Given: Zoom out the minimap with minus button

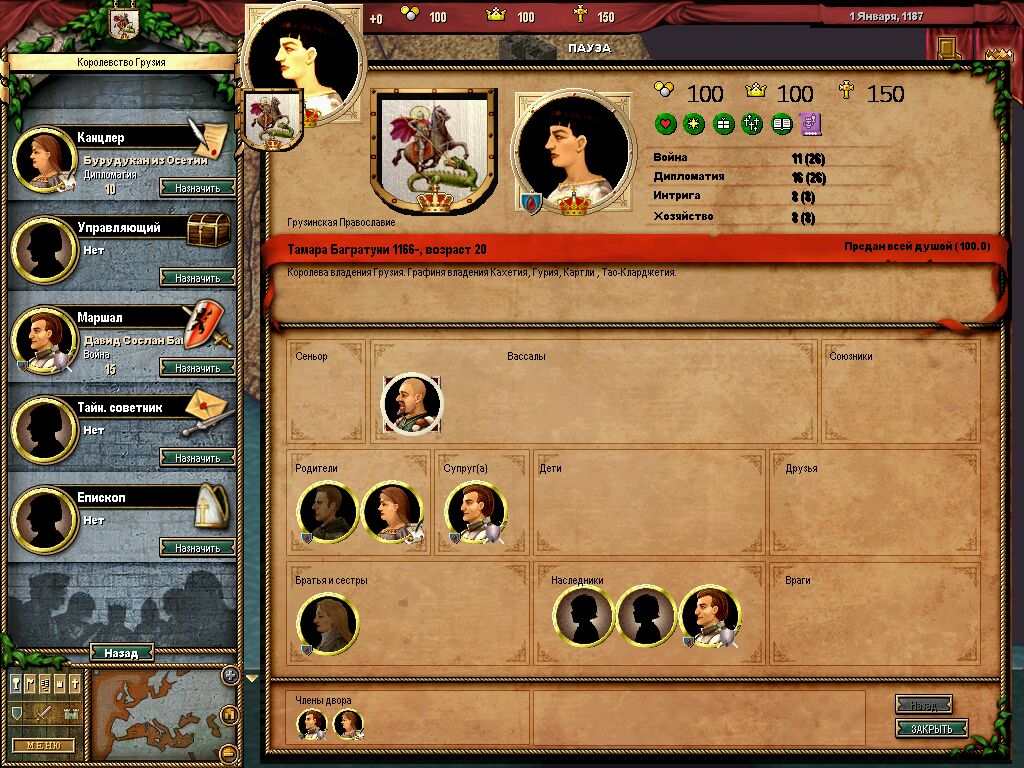Looking at the screenshot, I should pyautogui.click(x=229, y=752).
